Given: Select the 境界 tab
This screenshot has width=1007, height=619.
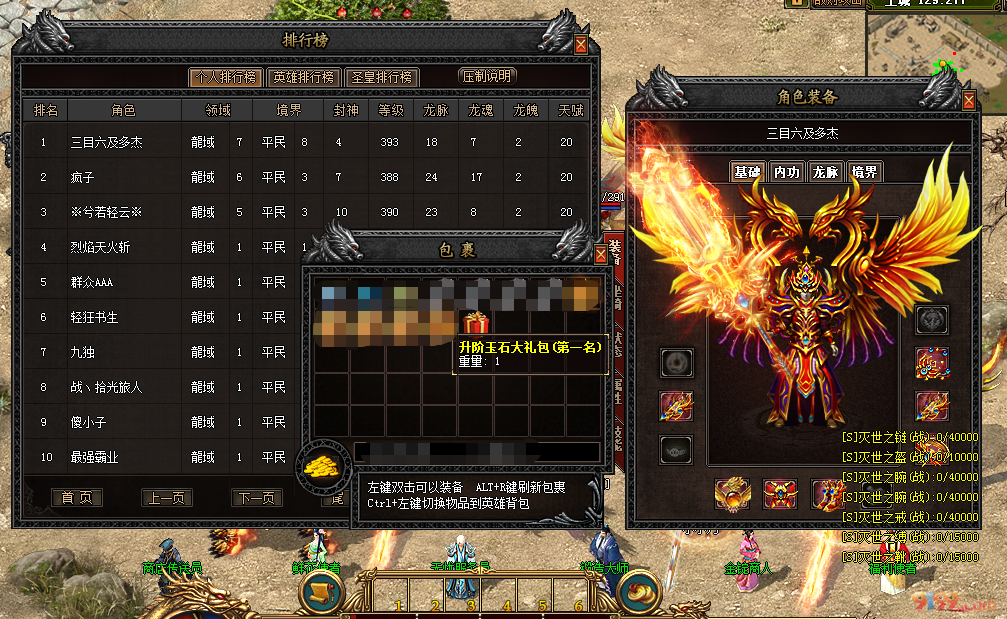Looking at the screenshot, I should click(864, 172).
